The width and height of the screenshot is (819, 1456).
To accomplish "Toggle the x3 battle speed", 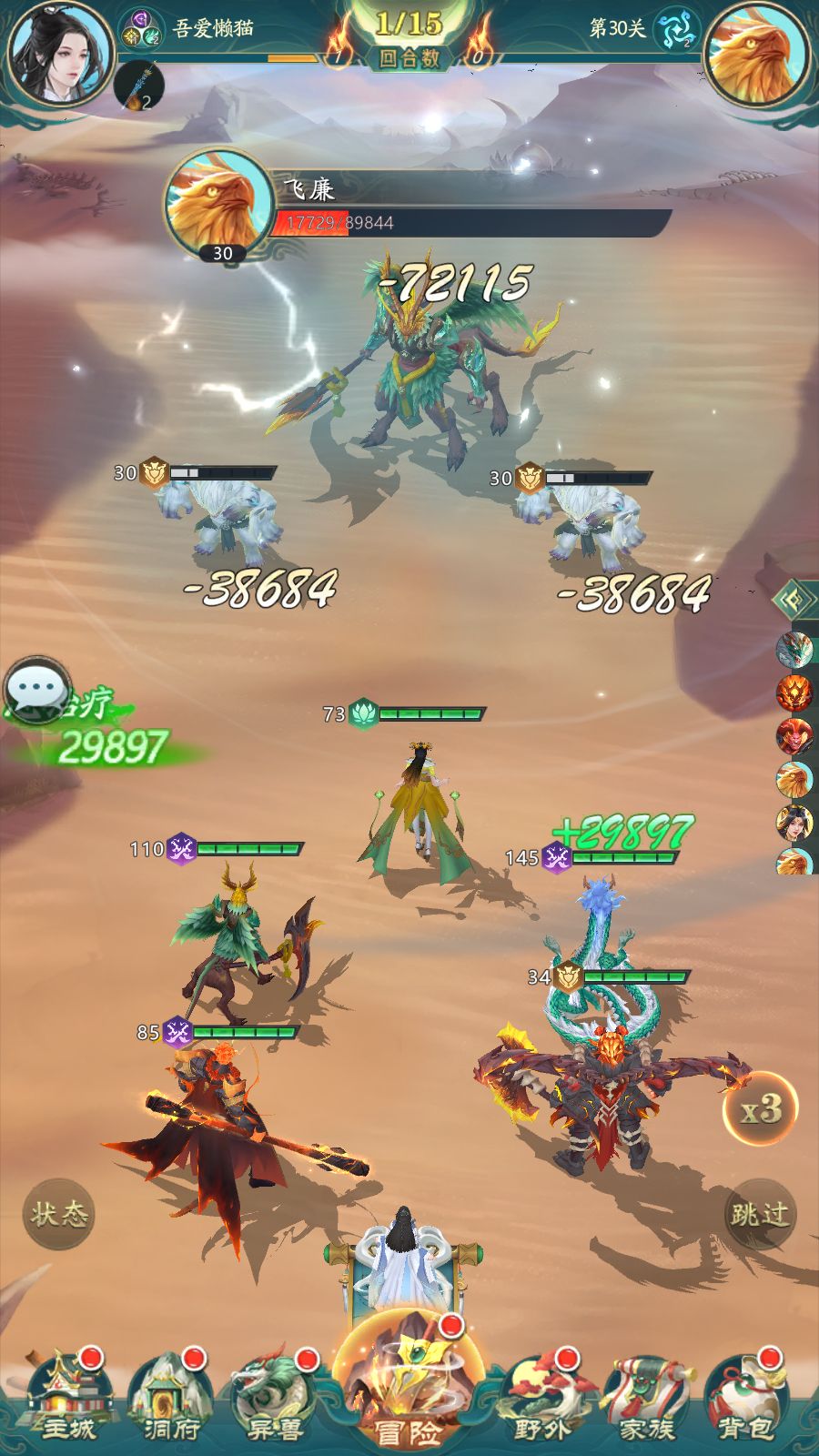I will point(760,1109).
